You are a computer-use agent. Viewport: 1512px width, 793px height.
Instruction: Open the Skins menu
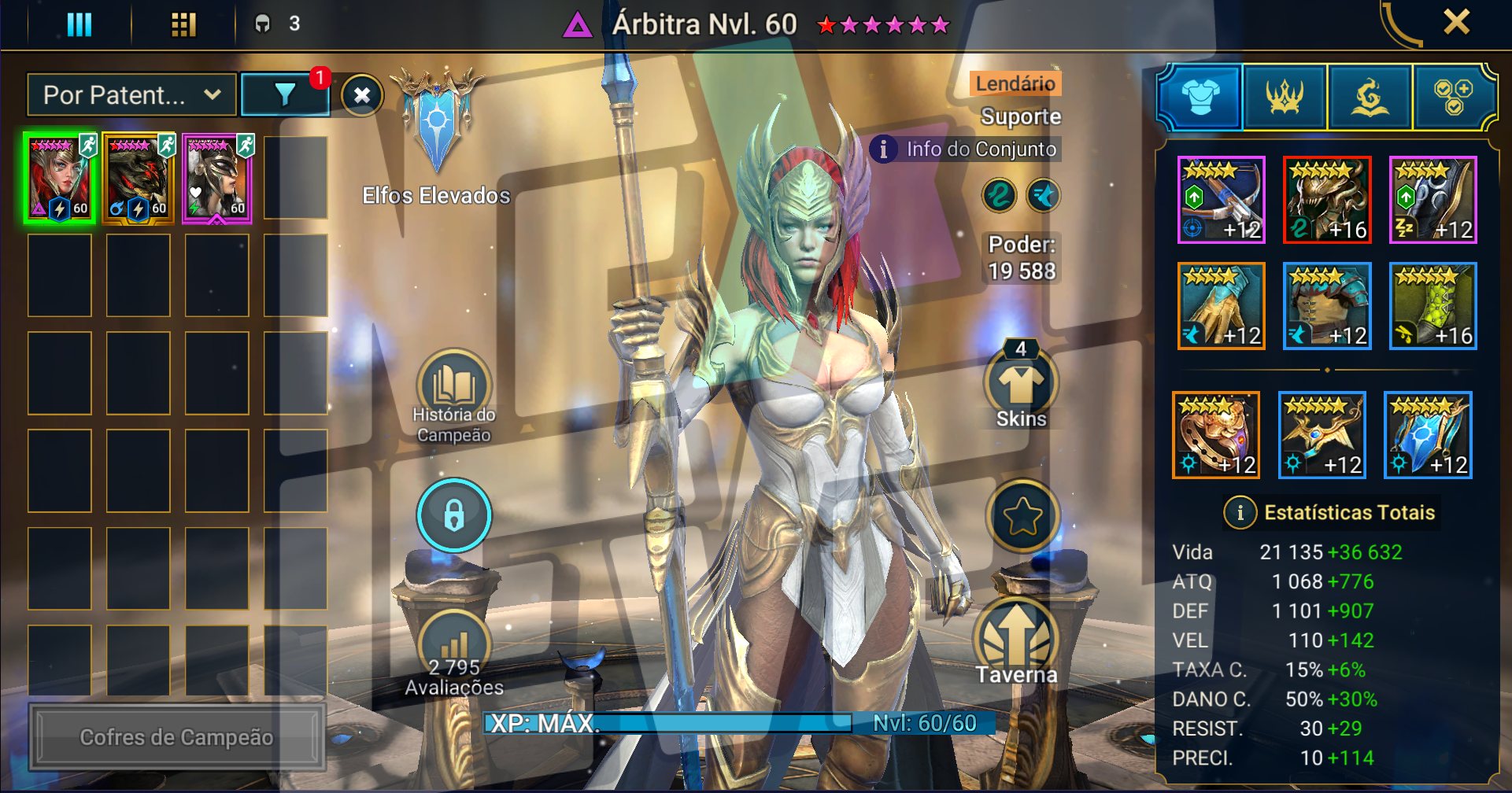click(1021, 385)
